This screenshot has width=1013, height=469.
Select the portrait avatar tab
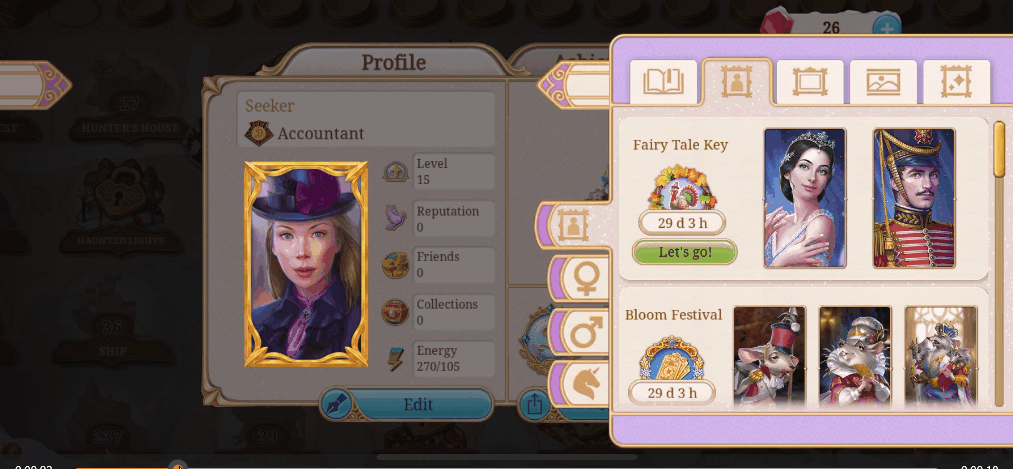(x=736, y=81)
